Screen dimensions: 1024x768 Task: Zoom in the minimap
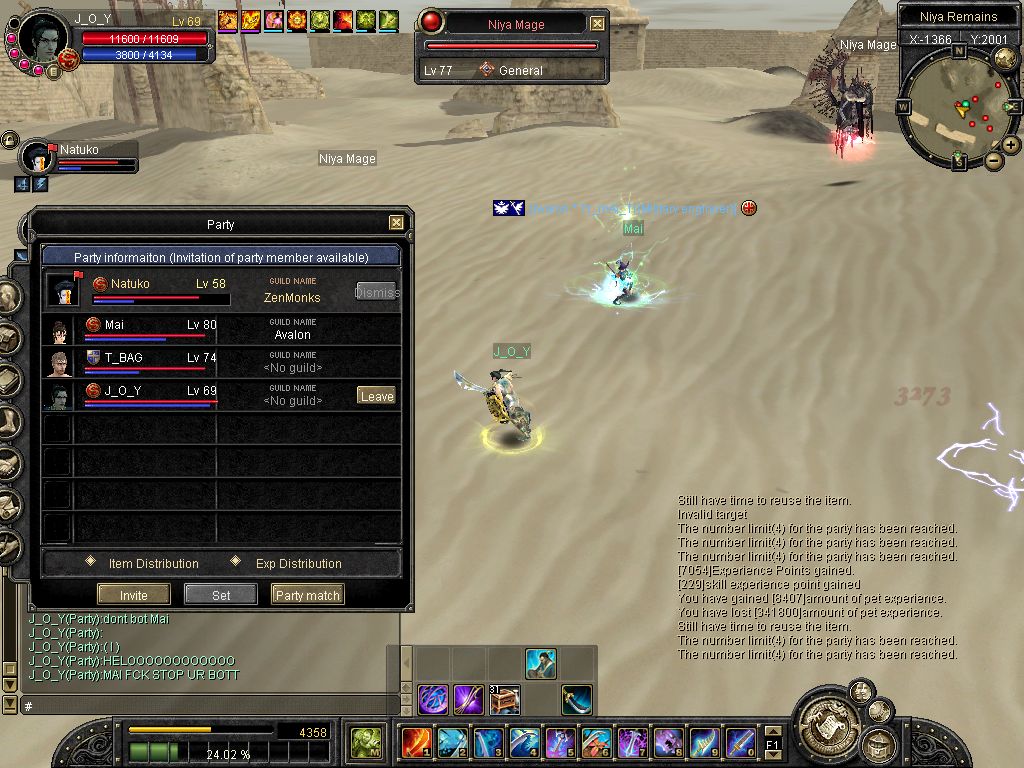pyautogui.click(x=1011, y=145)
